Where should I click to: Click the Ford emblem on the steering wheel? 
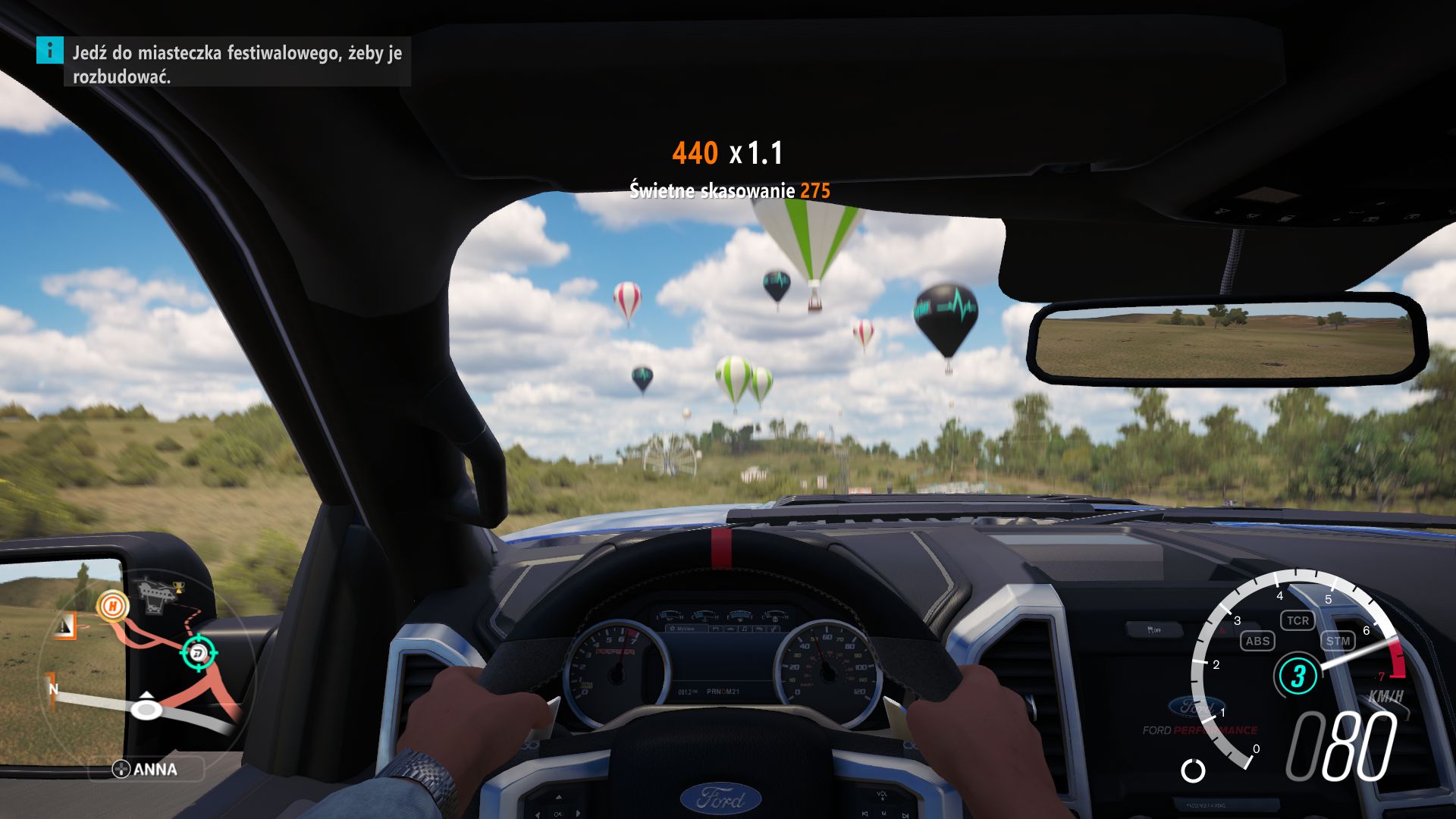pyautogui.click(x=723, y=799)
